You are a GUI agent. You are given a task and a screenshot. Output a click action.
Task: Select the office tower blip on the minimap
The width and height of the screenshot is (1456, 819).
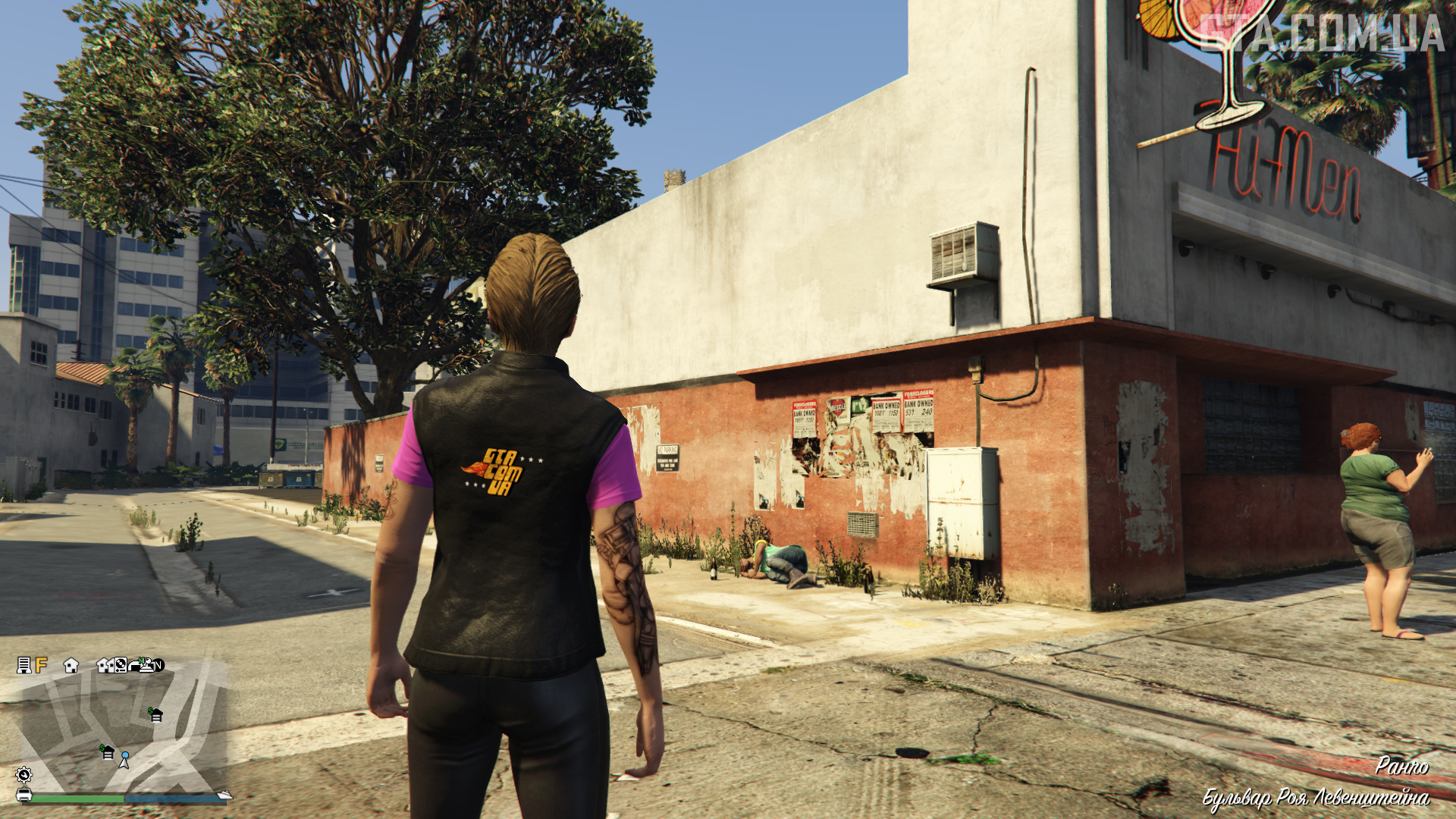pos(24,665)
